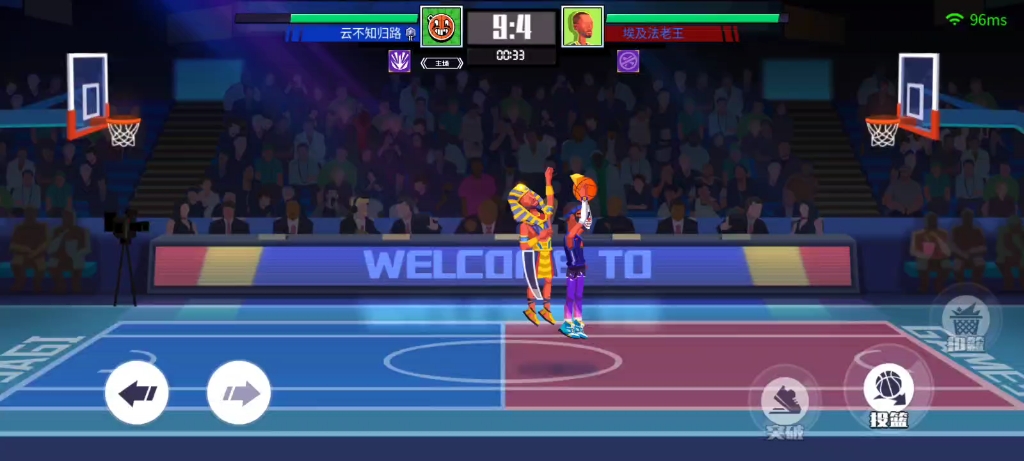Trigger the 扣篮 dunk button
This screenshot has width=1024, height=461.
(x=965, y=321)
